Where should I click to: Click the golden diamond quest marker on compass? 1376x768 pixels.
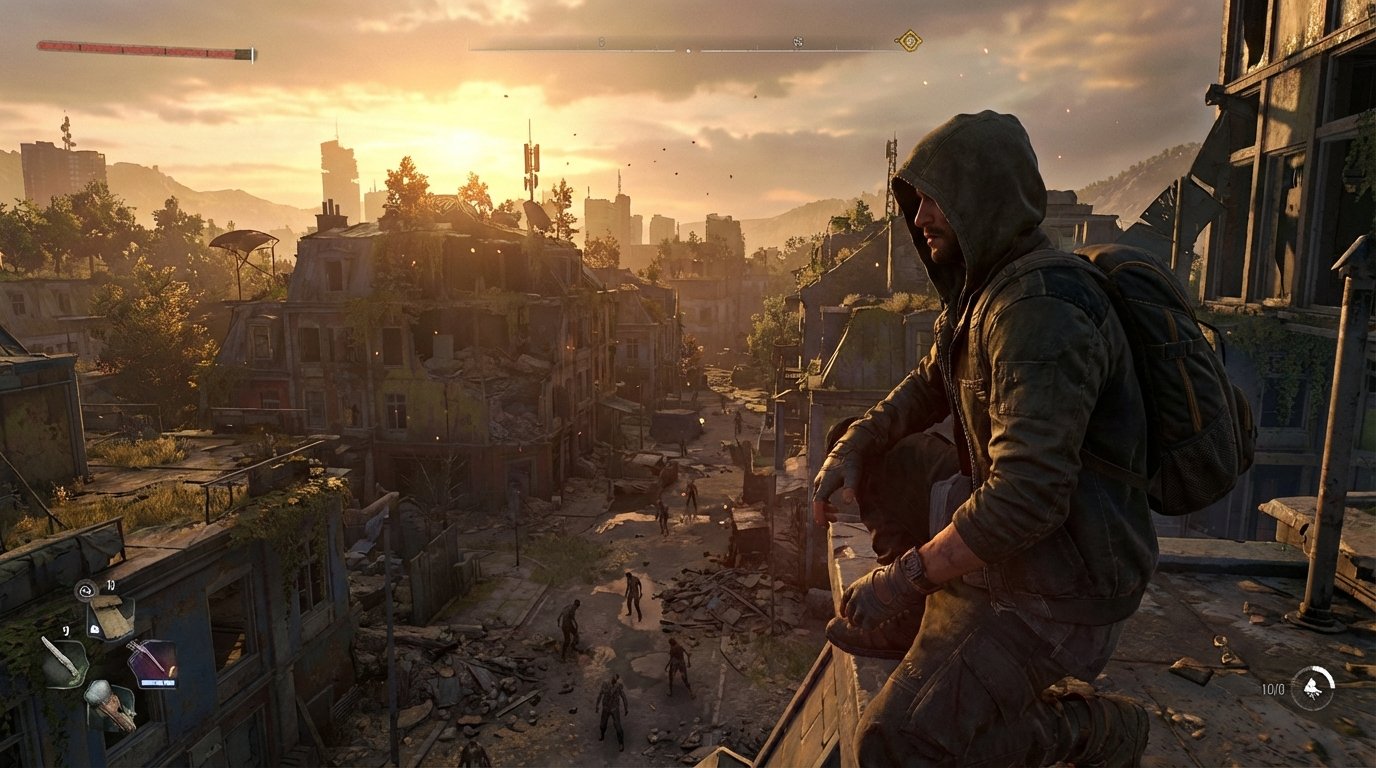(908, 41)
